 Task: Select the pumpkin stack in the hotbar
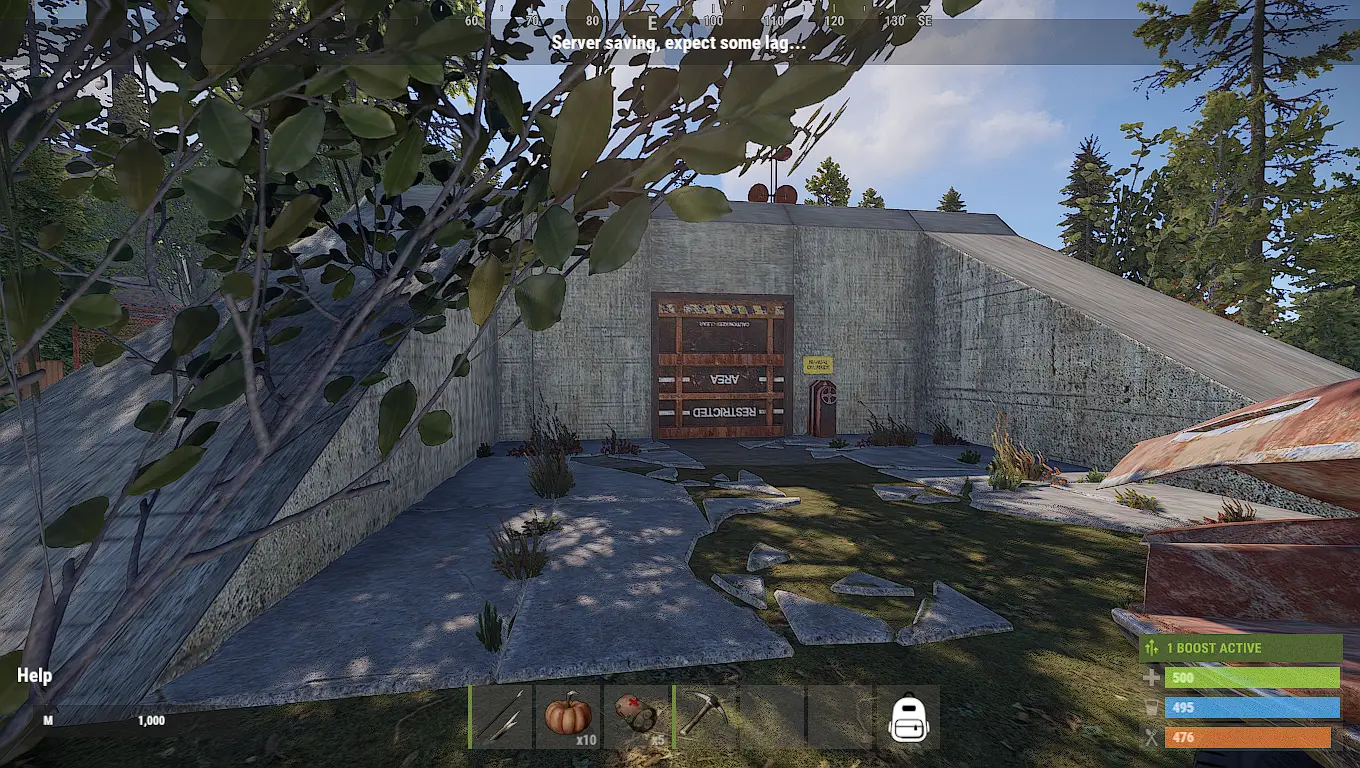(x=568, y=717)
